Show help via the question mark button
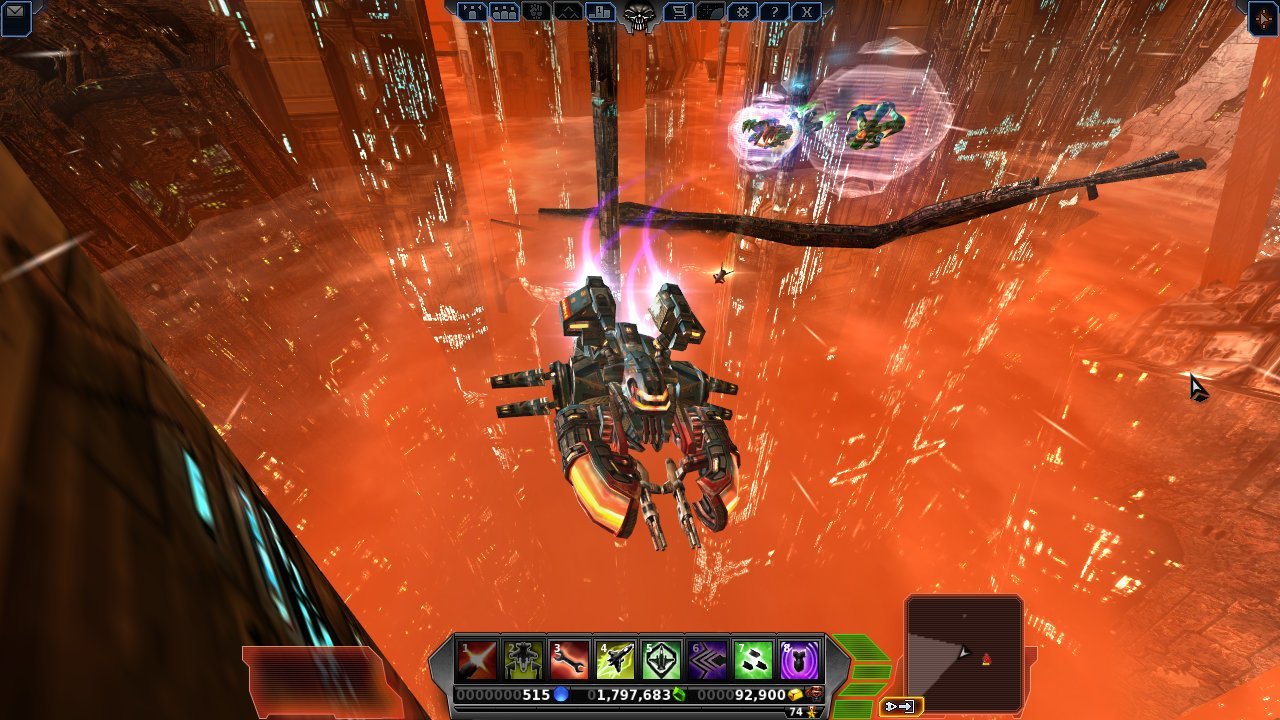 (x=773, y=12)
